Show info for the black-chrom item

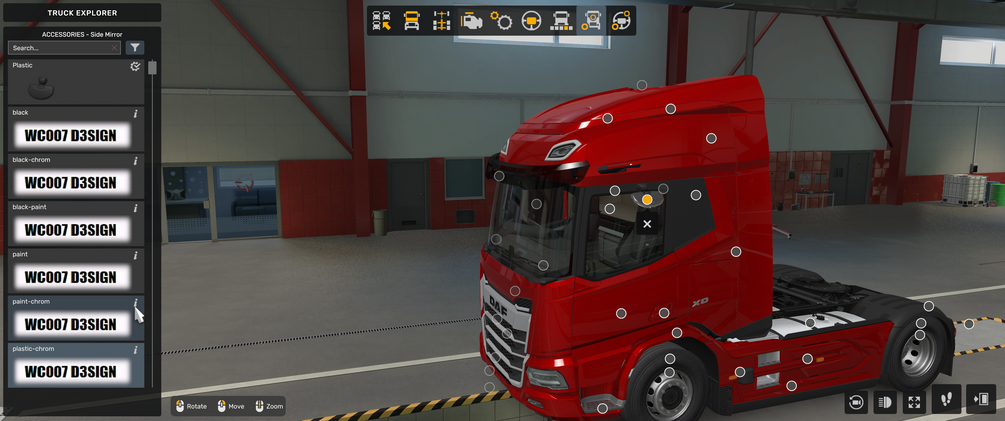coord(136,160)
